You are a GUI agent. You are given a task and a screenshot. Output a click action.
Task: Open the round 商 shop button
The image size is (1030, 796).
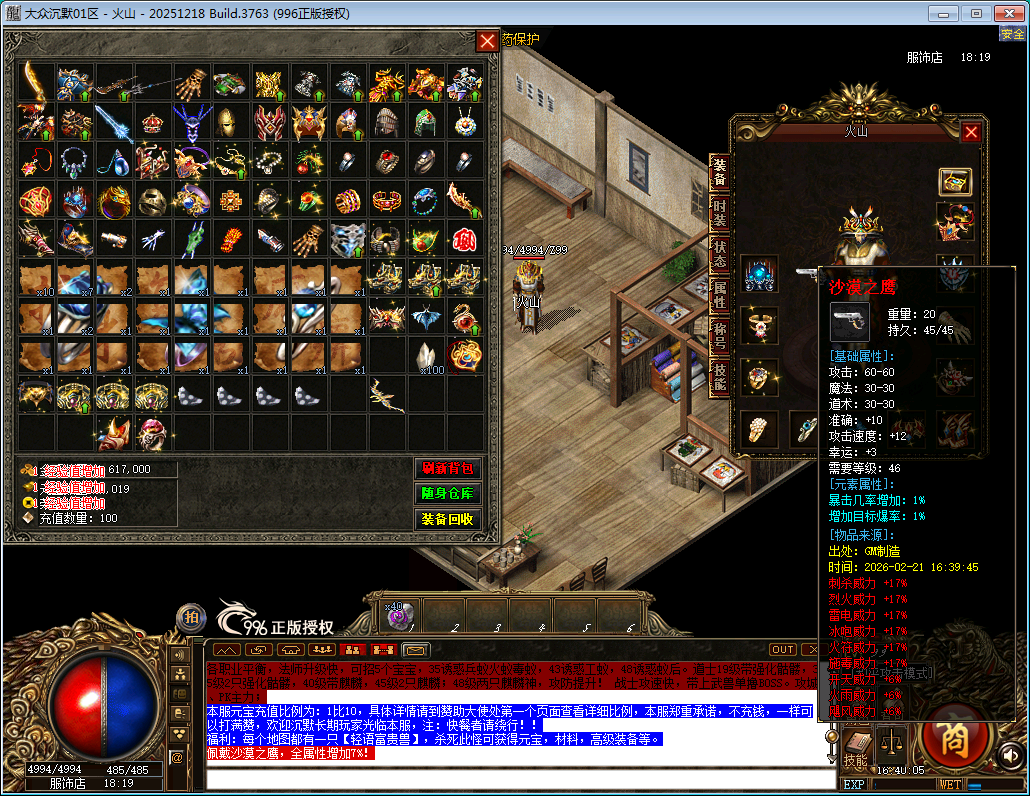click(953, 738)
